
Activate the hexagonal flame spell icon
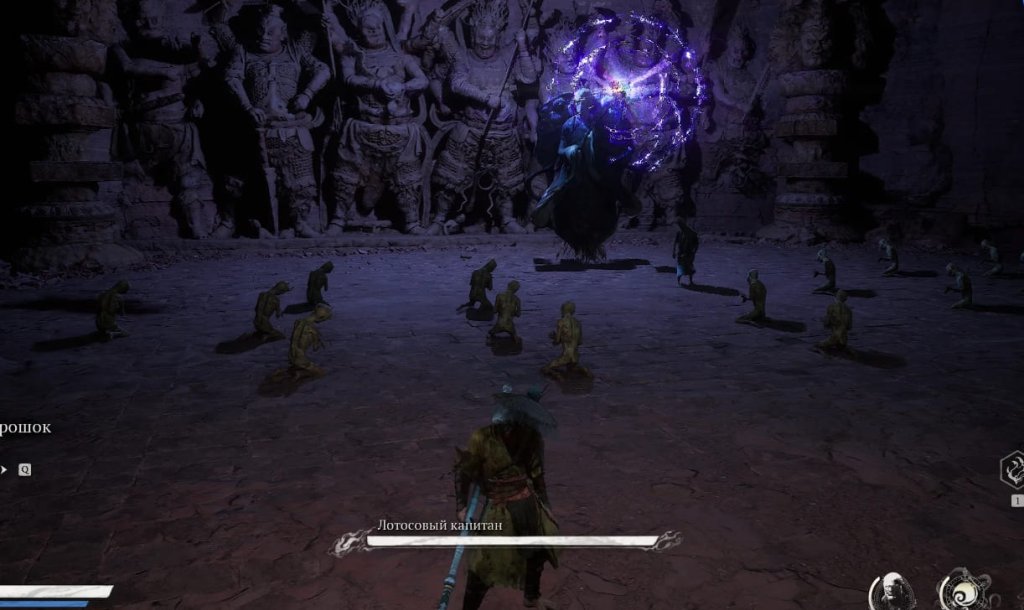click(1012, 470)
